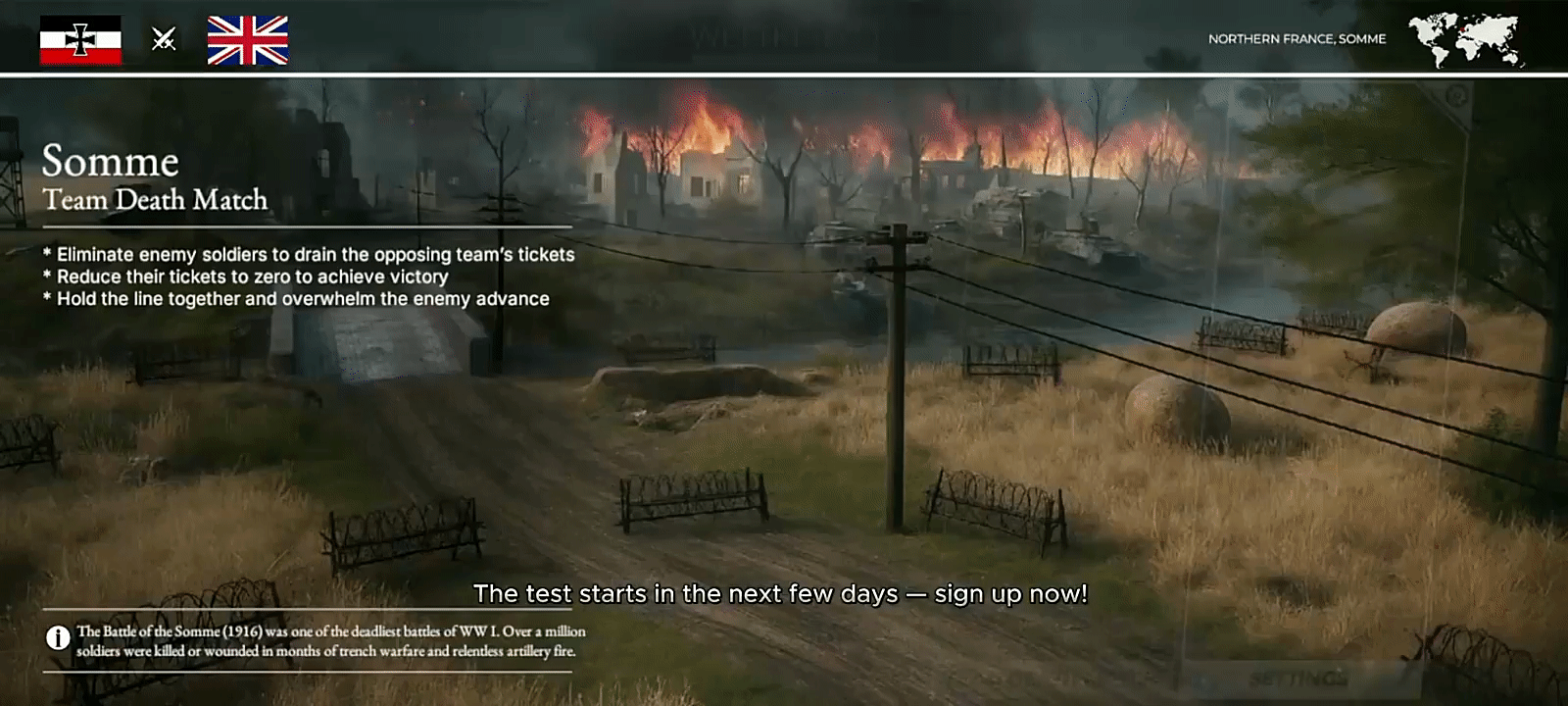This screenshot has height=706, width=1568.
Task: Open the world map icon
Action: click(1465, 40)
